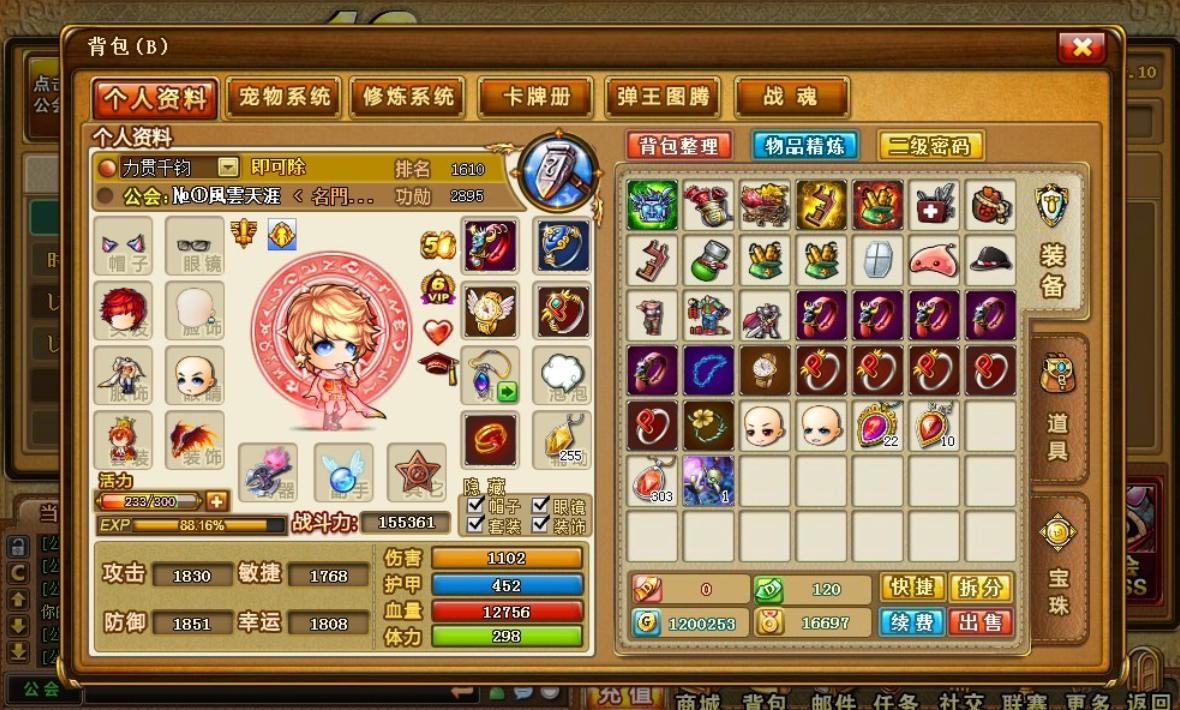Click the 续费 renew button

pos(912,622)
